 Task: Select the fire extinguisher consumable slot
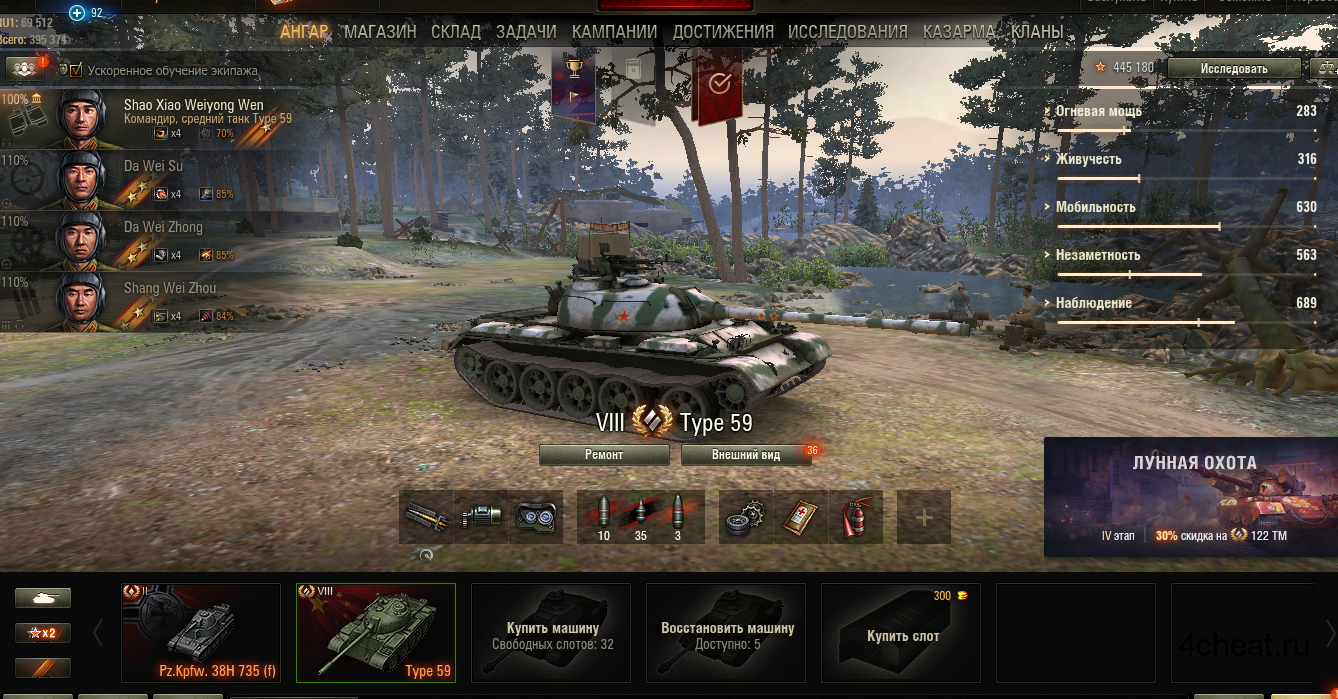pyautogui.click(x=855, y=516)
